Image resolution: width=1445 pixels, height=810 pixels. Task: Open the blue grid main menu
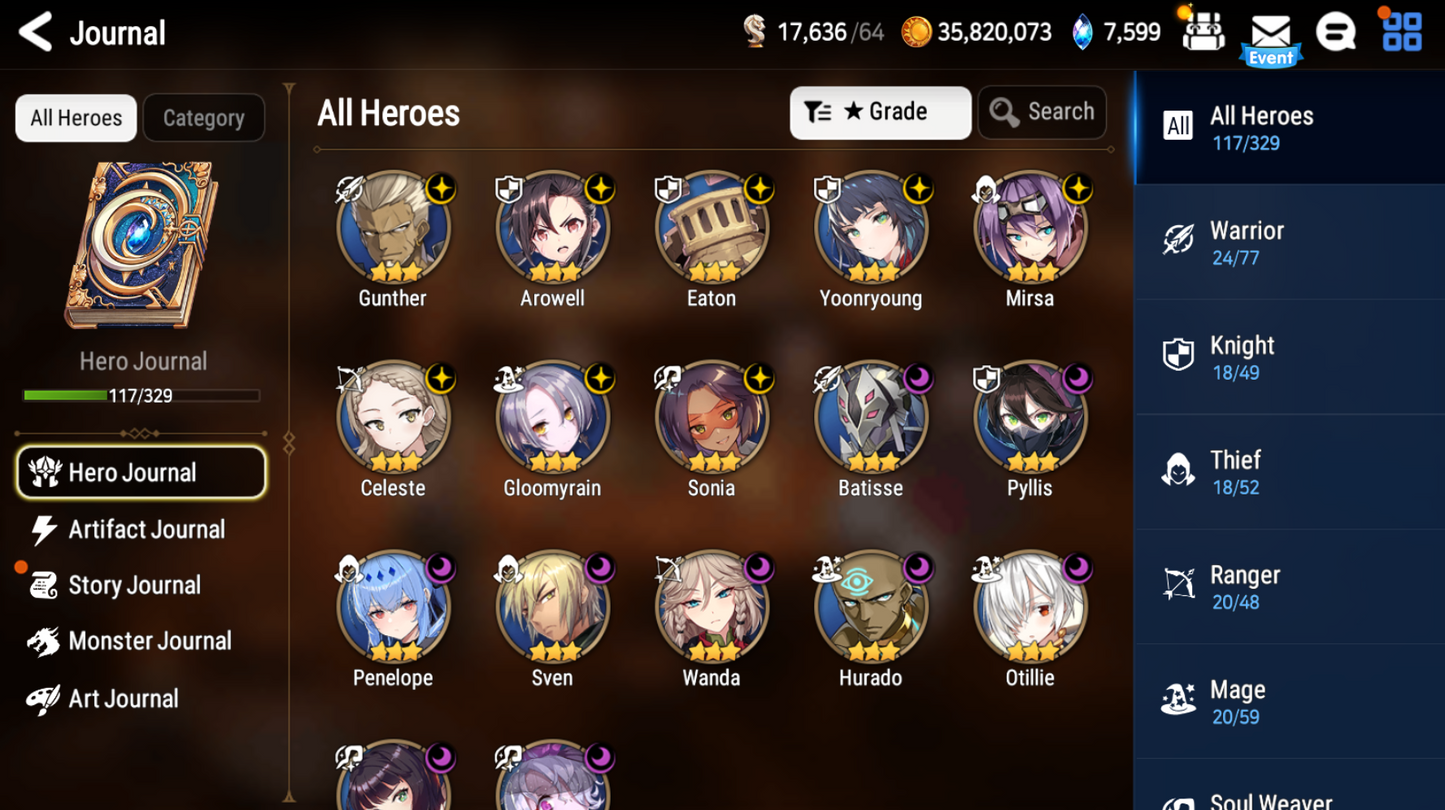pyautogui.click(x=1402, y=31)
